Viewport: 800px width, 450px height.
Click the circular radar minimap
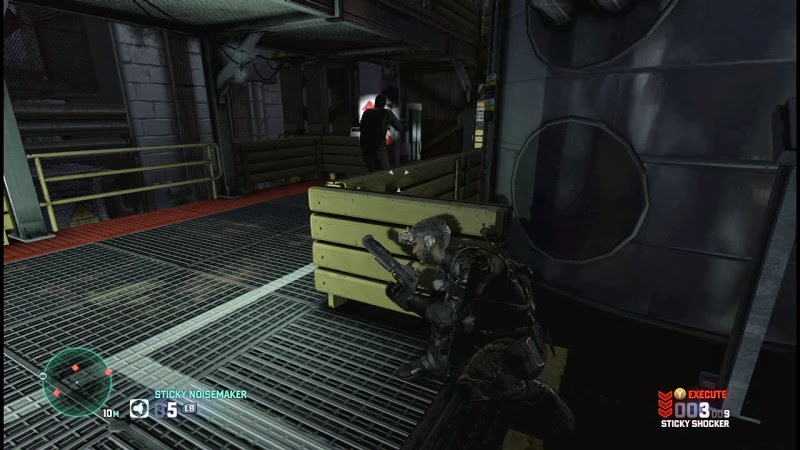(x=77, y=378)
